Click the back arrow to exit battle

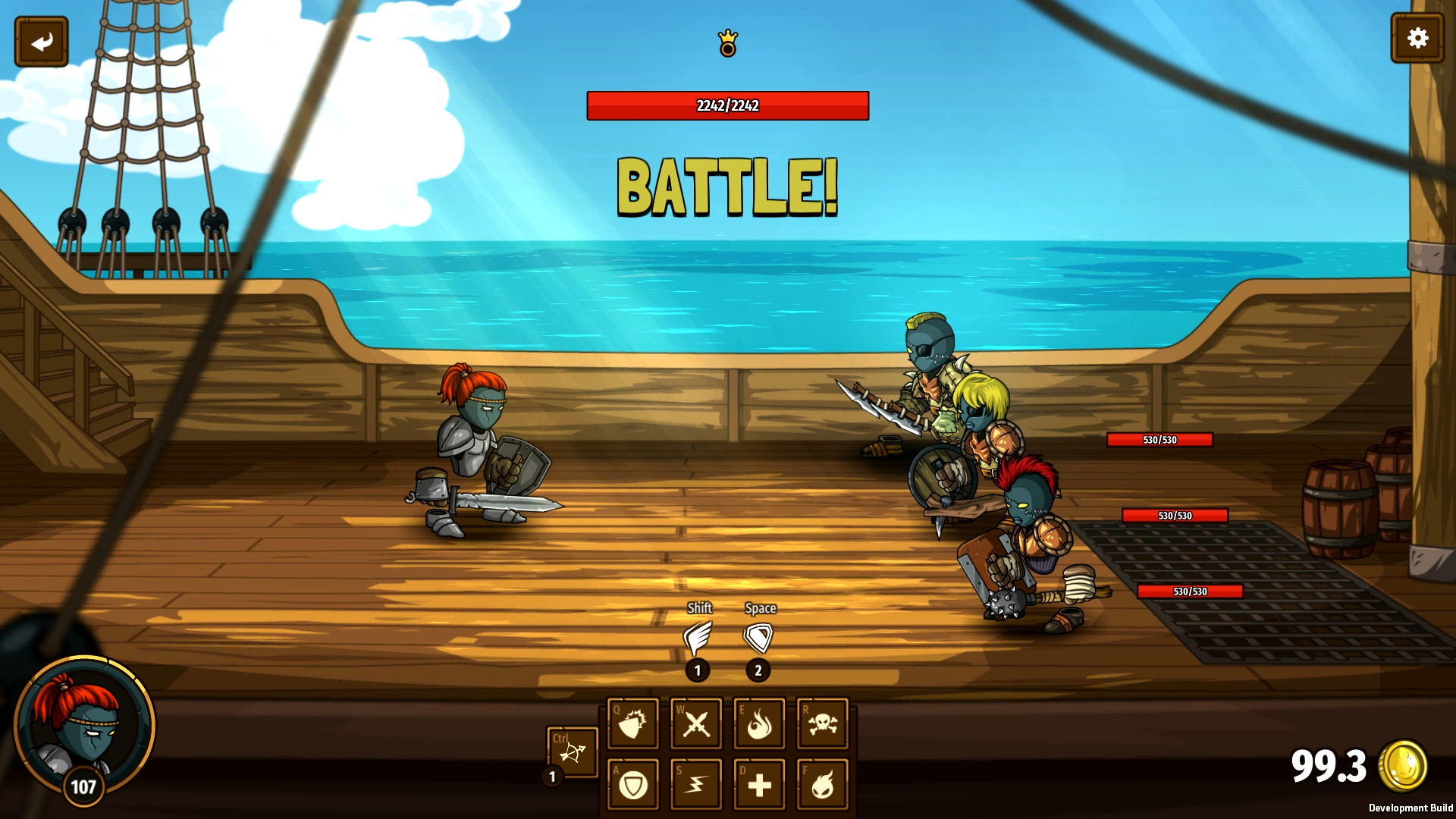[x=42, y=41]
